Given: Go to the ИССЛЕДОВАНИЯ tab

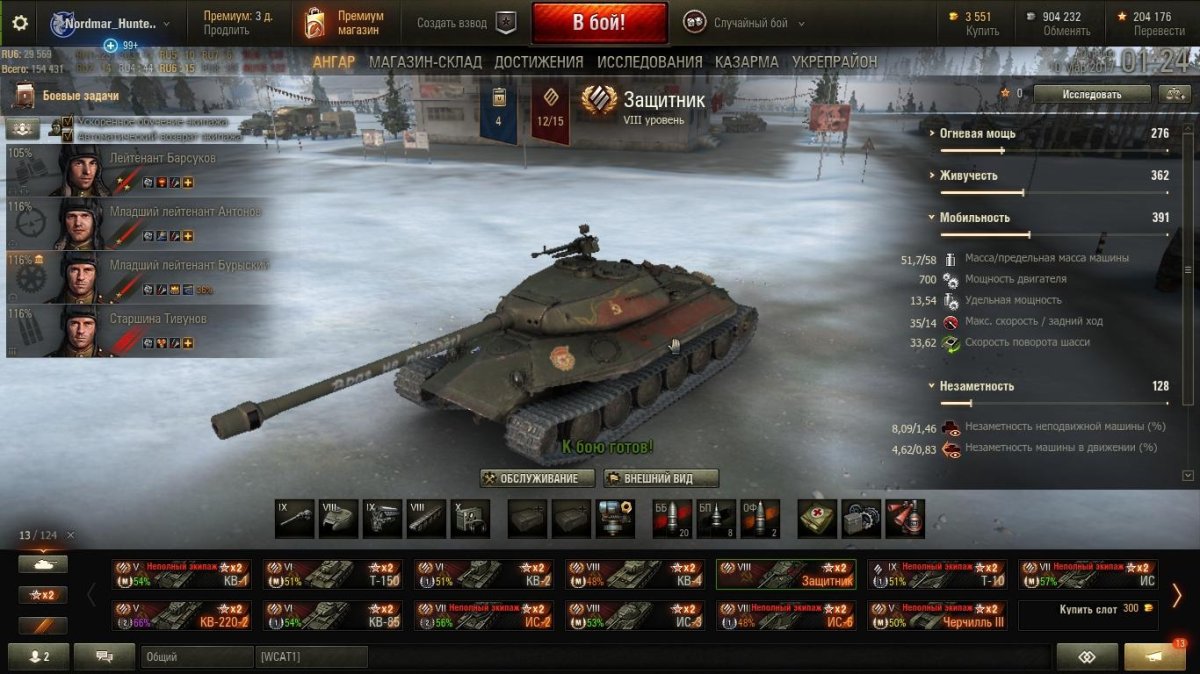Looking at the screenshot, I should 648,62.
